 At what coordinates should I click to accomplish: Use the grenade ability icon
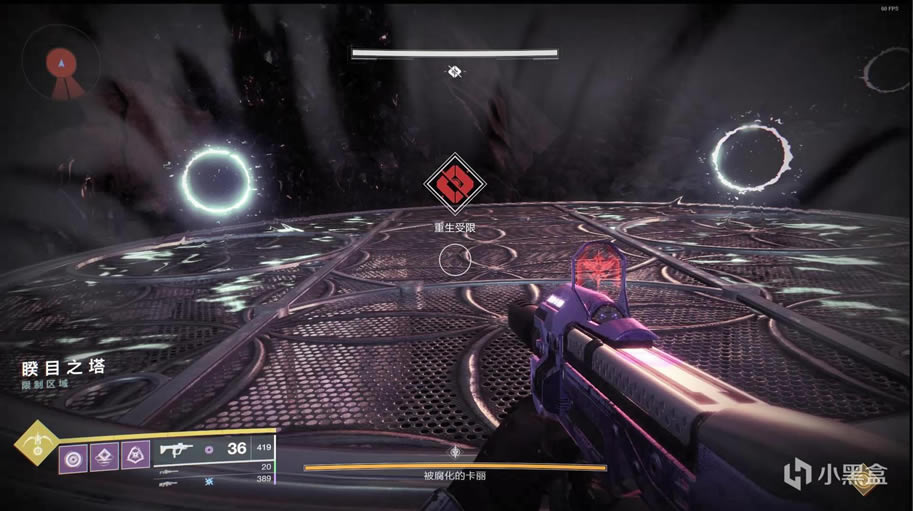[72, 457]
